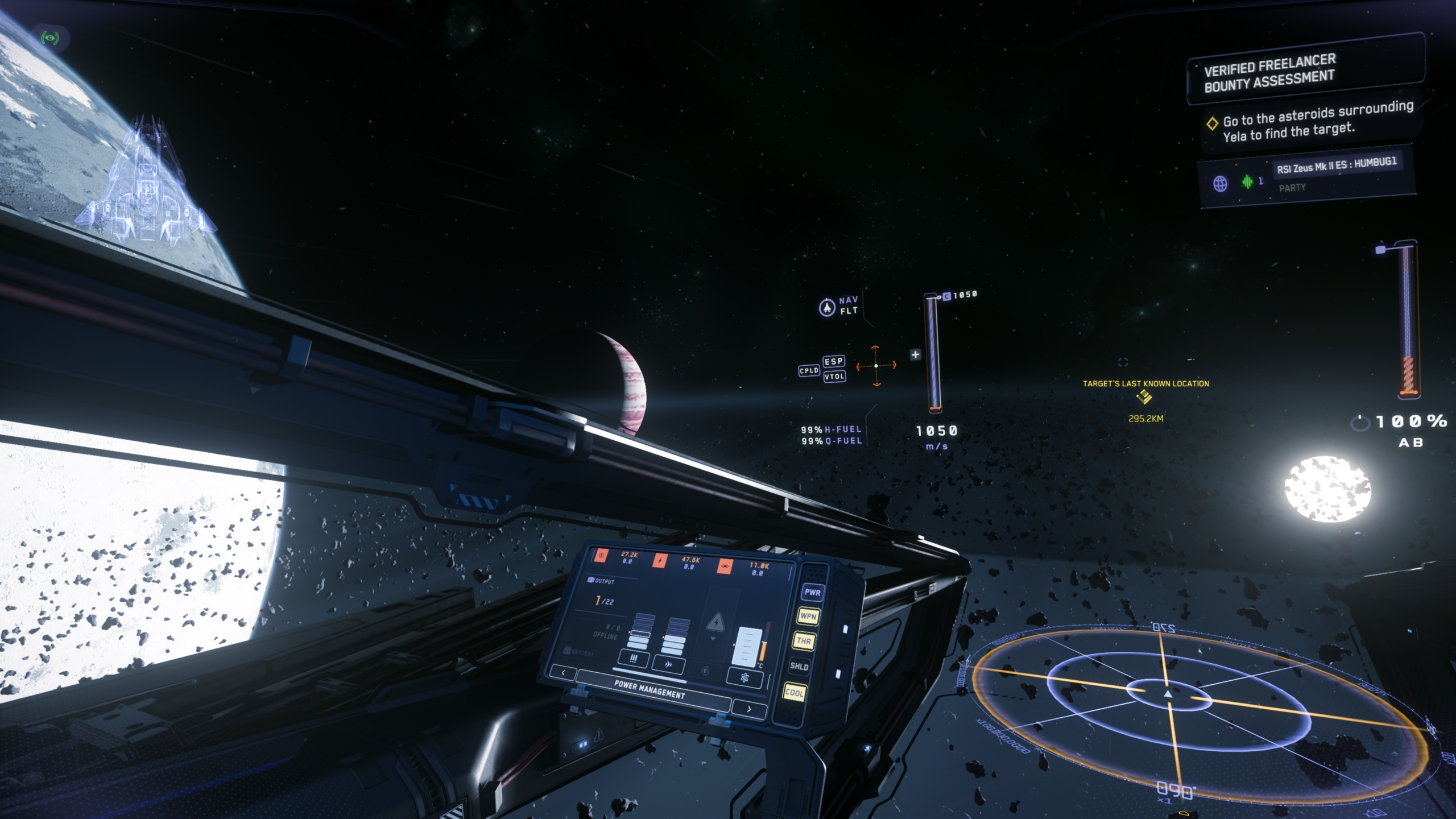This screenshot has height=819, width=1456.
Task: Select the weapons power allocation button
Action: [634, 659]
